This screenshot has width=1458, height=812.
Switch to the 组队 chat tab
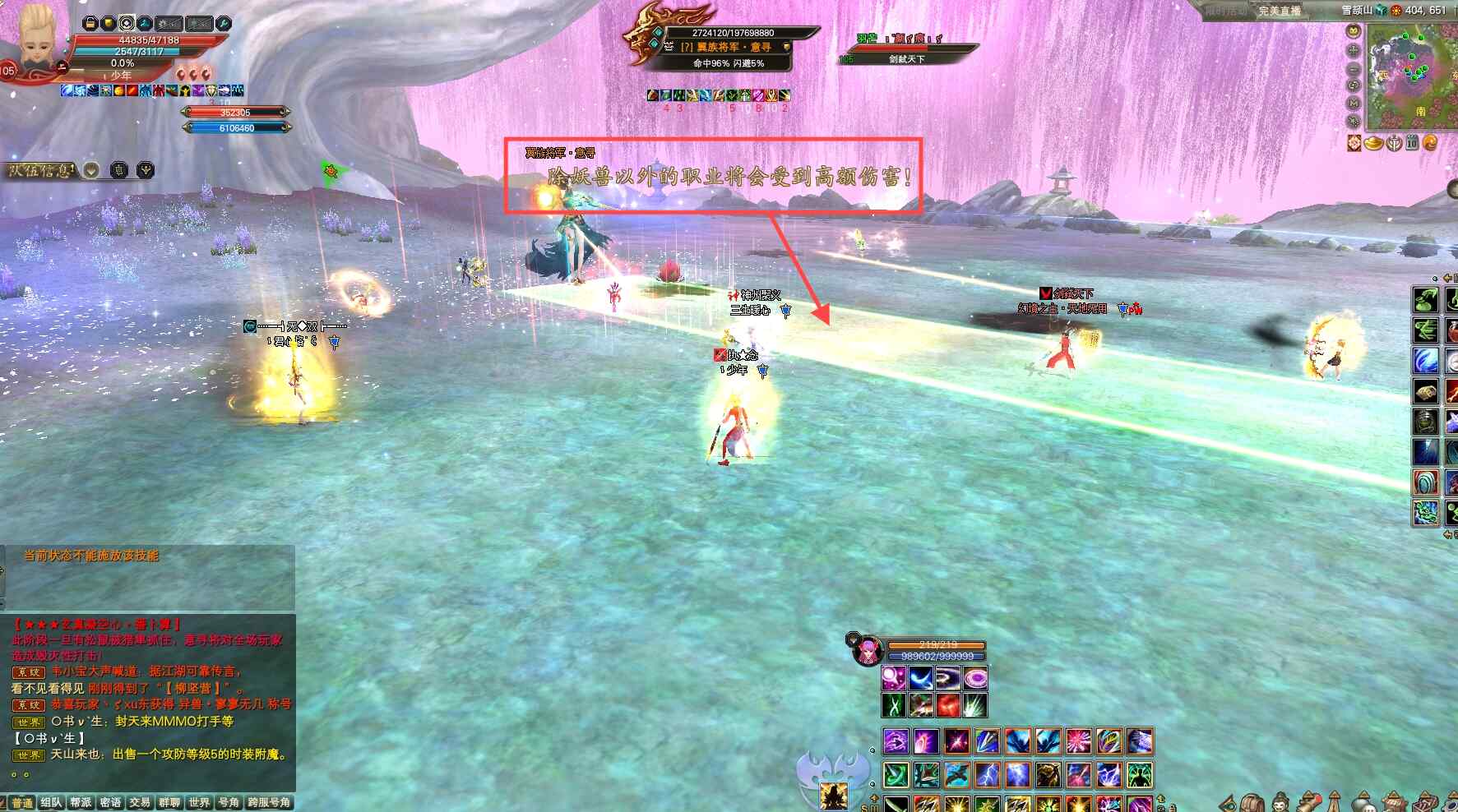click(x=51, y=803)
